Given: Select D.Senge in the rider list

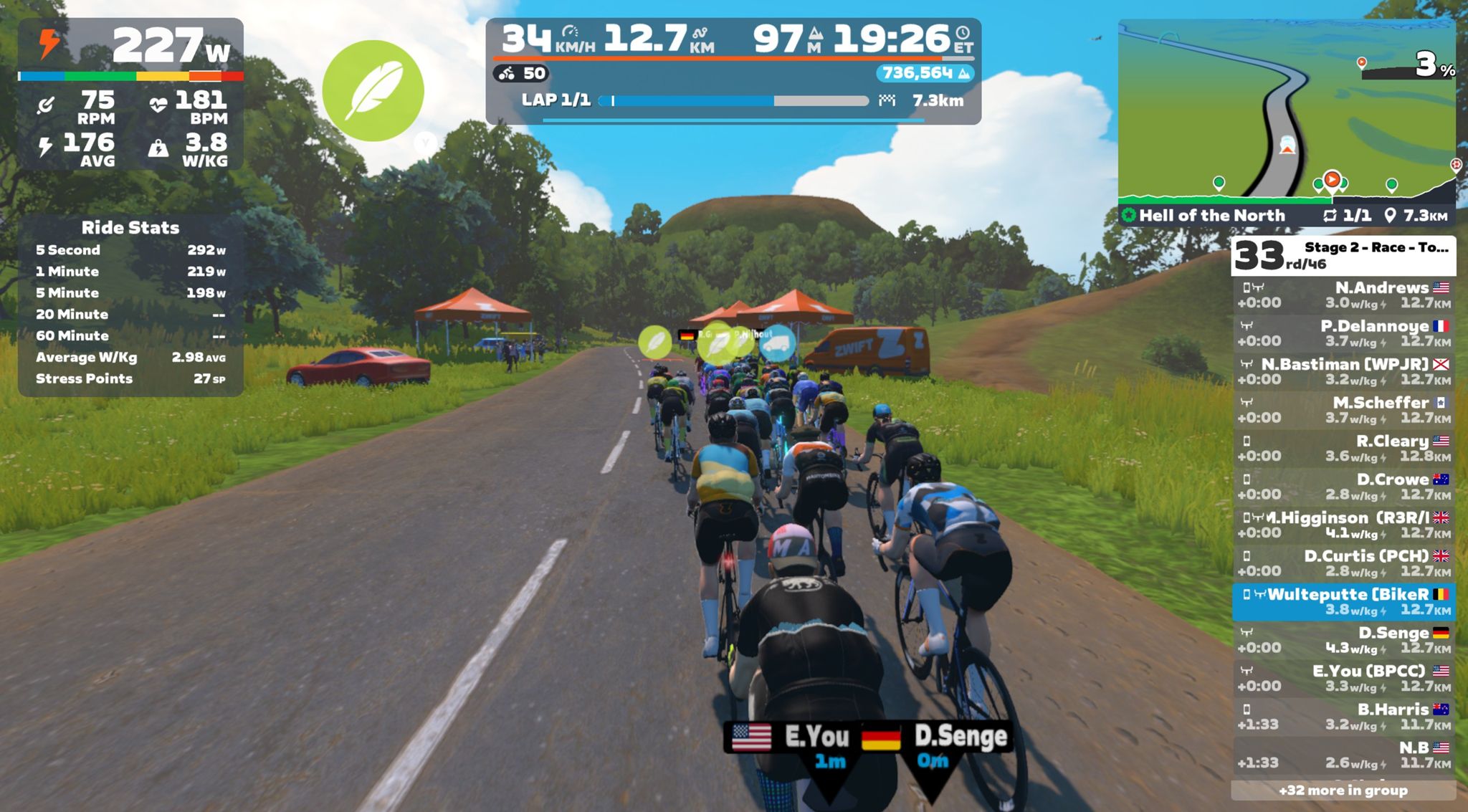Looking at the screenshot, I should coord(1343,640).
